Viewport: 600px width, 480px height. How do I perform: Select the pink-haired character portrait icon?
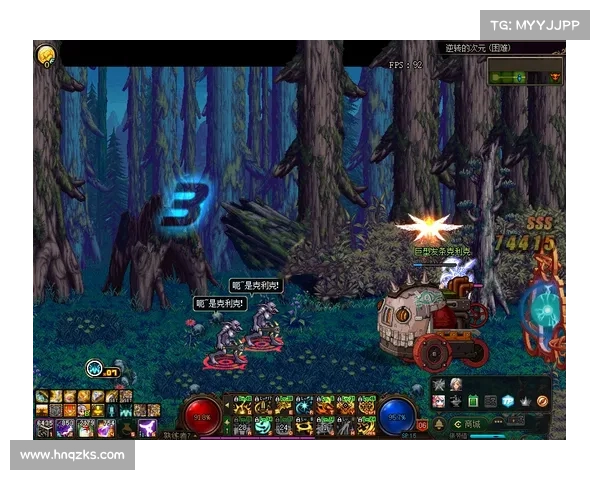tap(439, 401)
